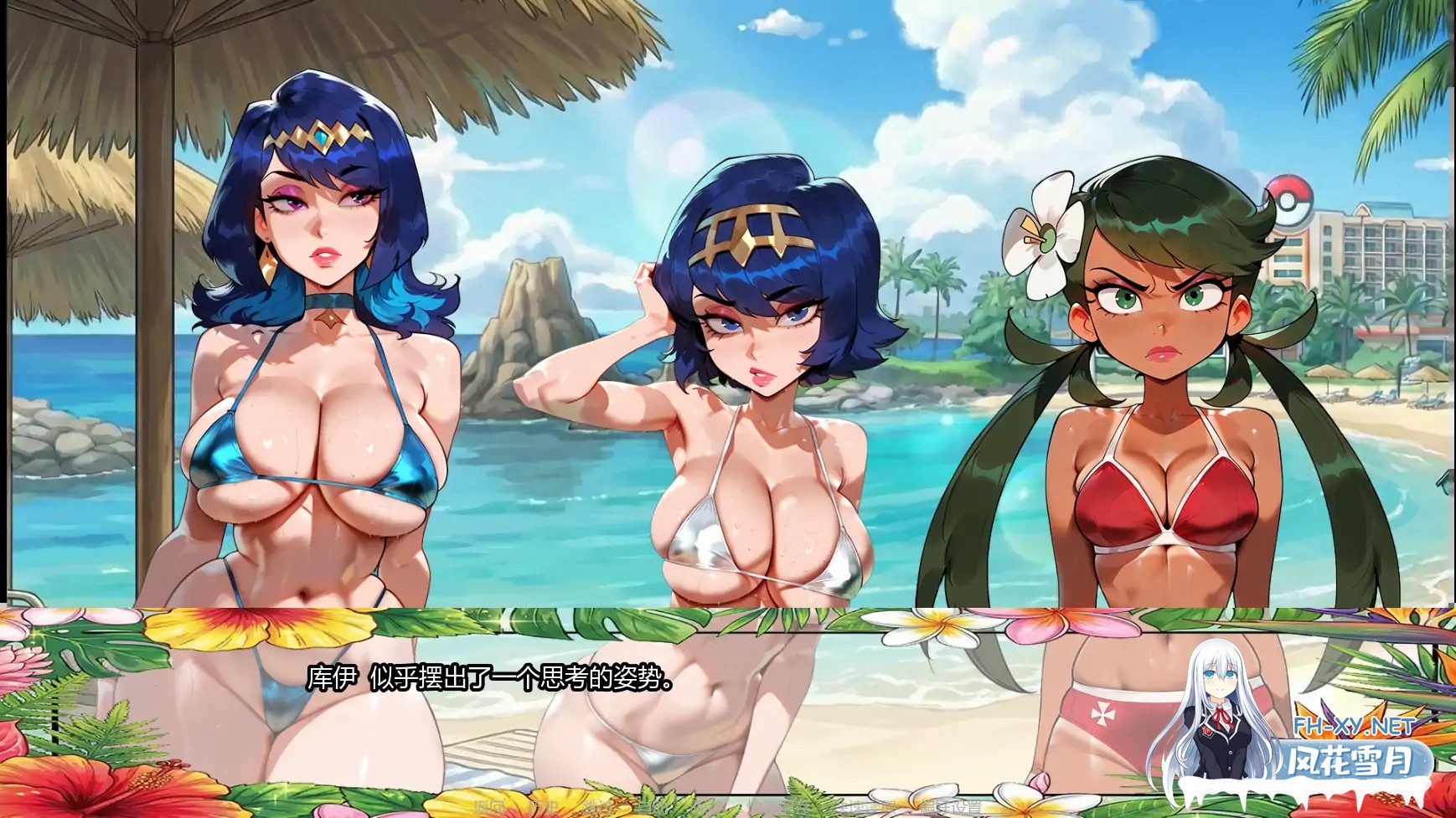Click the quick menu bar at the screen bottom
This screenshot has height=818, width=1456.
(728, 808)
